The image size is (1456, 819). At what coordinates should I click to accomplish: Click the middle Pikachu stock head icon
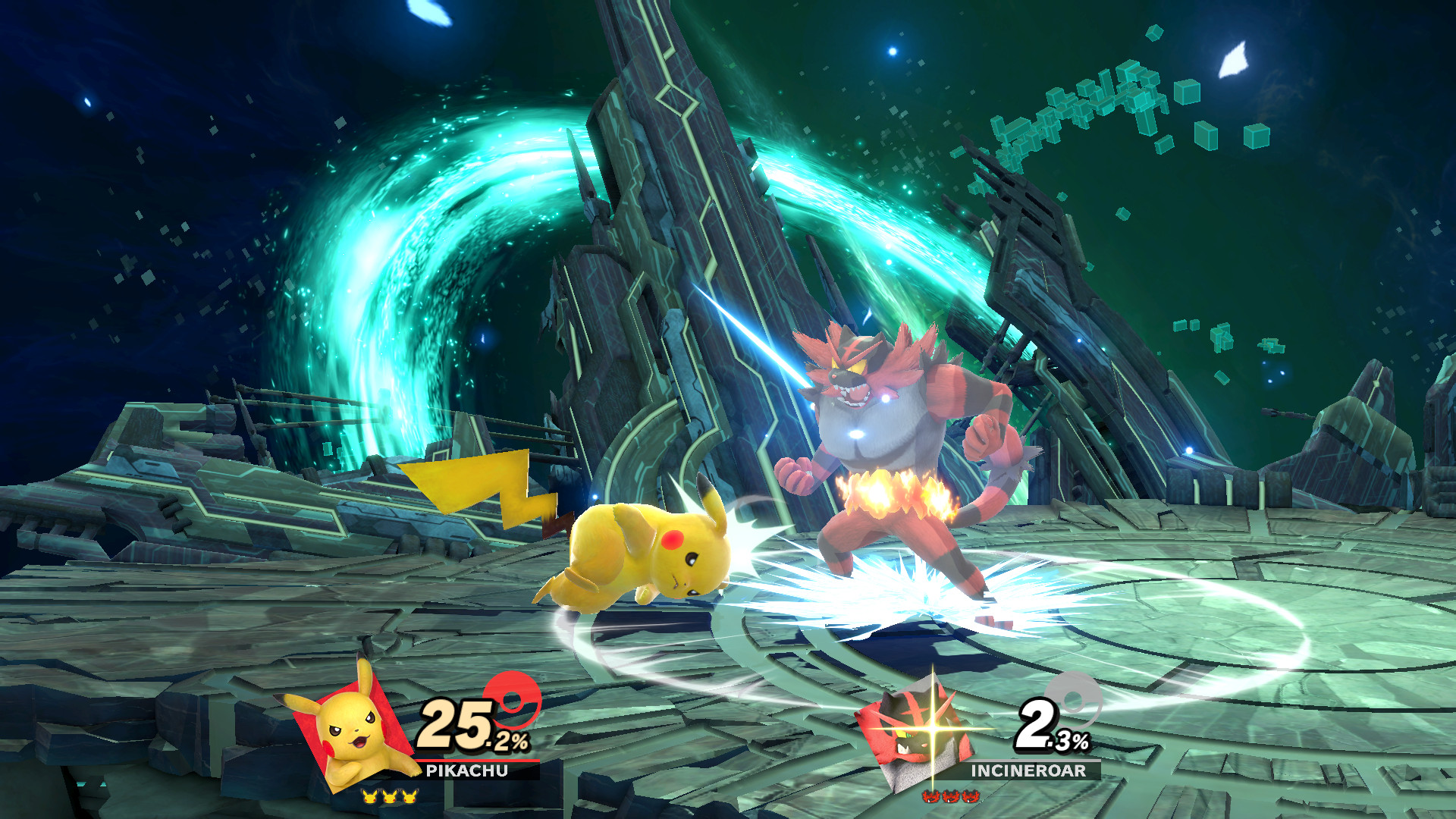(x=389, y=797)
